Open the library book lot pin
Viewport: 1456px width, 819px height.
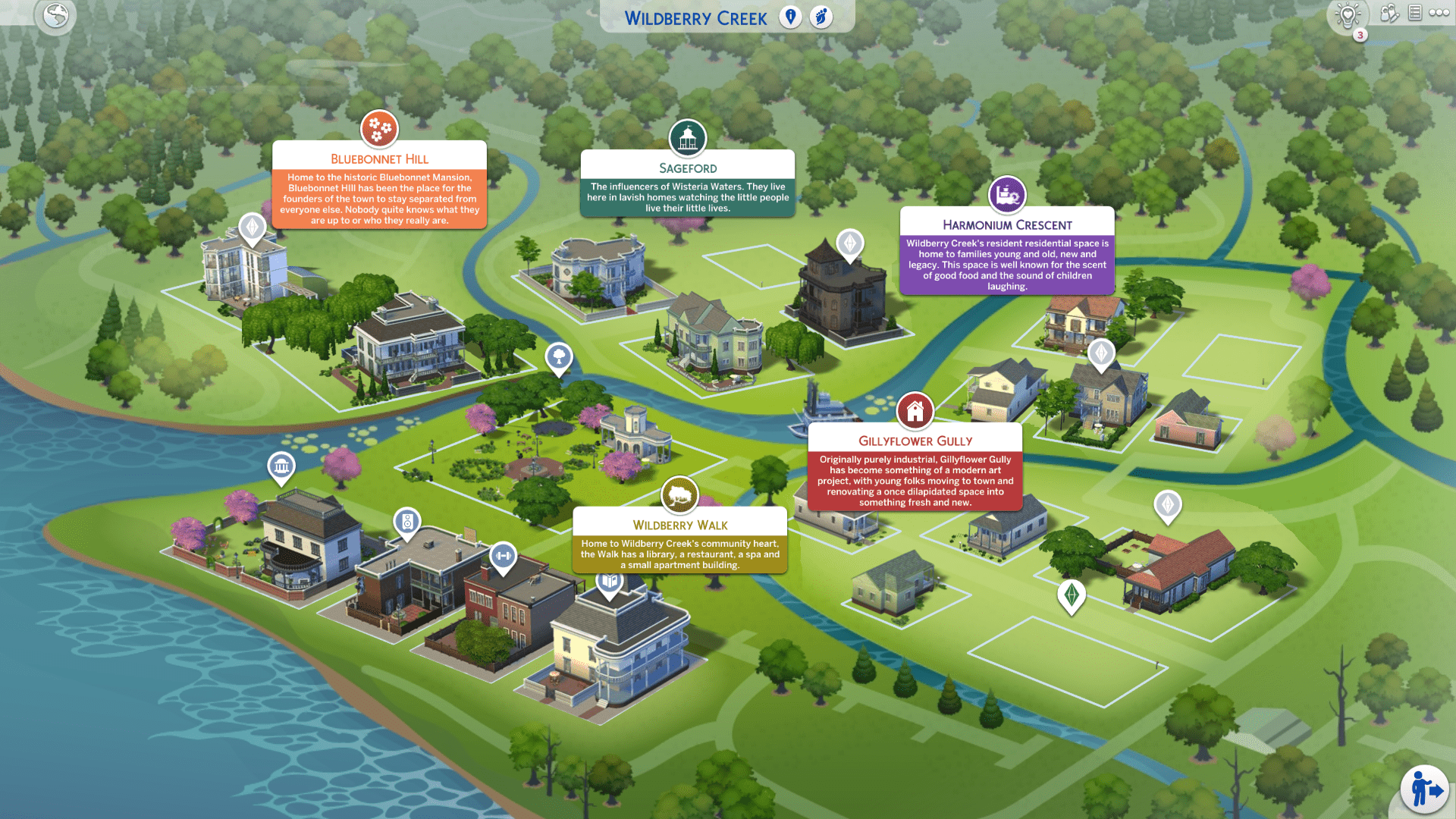click(609, 582)
